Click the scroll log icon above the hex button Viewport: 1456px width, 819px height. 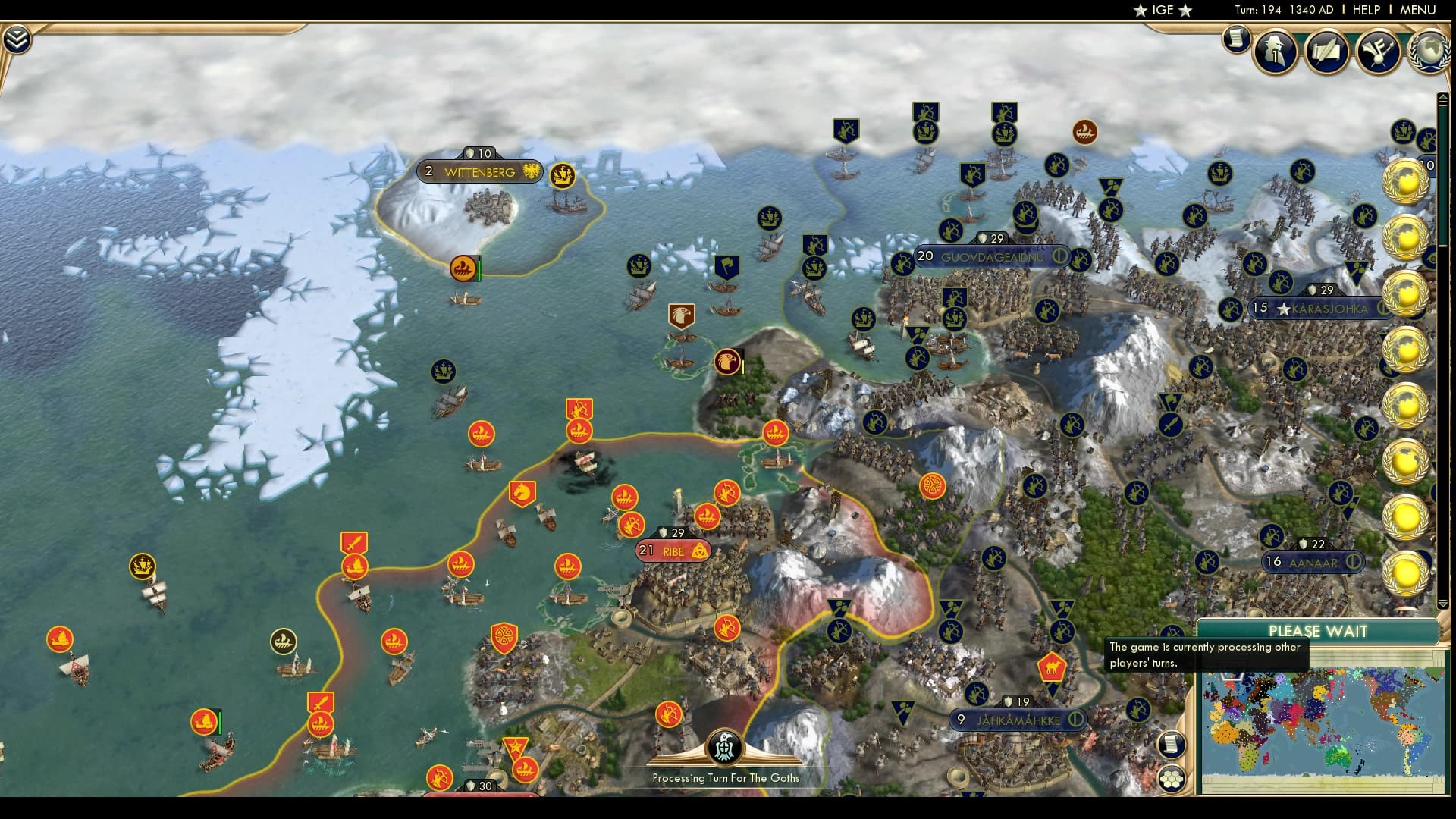1172,745
